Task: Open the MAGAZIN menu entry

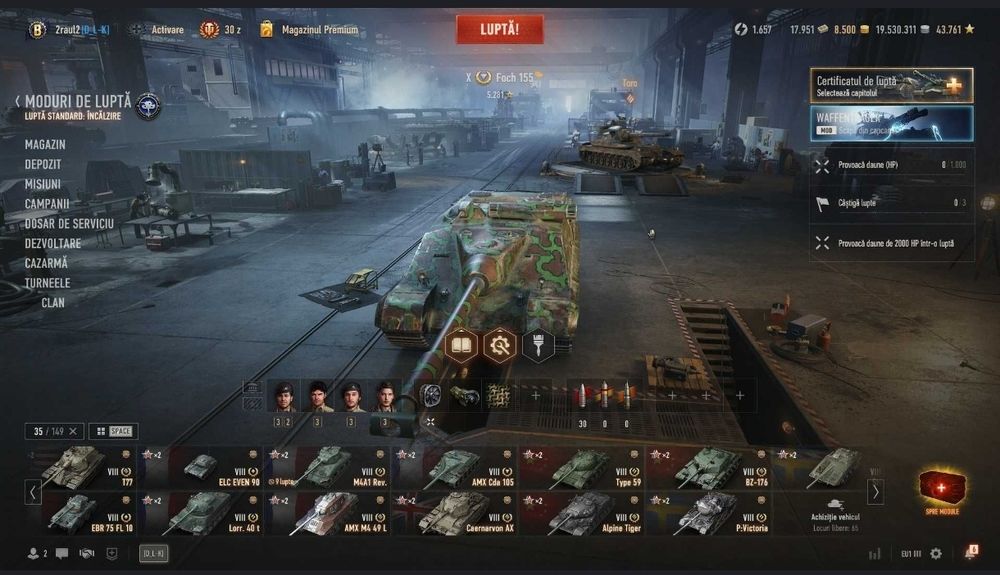Action: pyautogui.click(x=45, y=145)
